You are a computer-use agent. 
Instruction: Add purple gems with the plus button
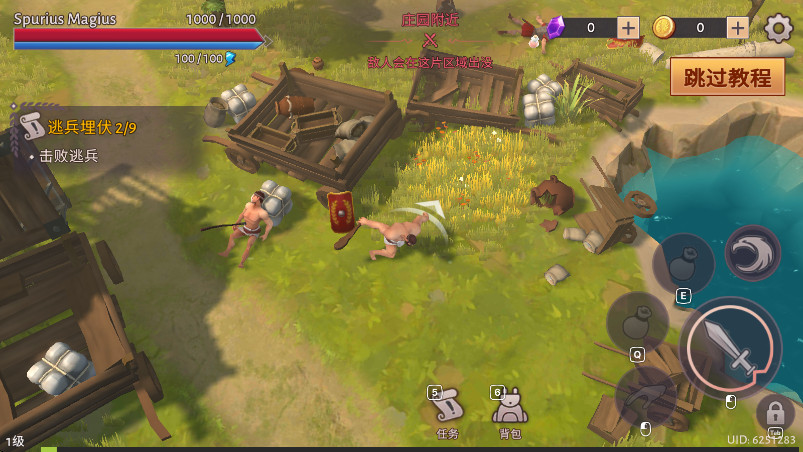point(628,28)
